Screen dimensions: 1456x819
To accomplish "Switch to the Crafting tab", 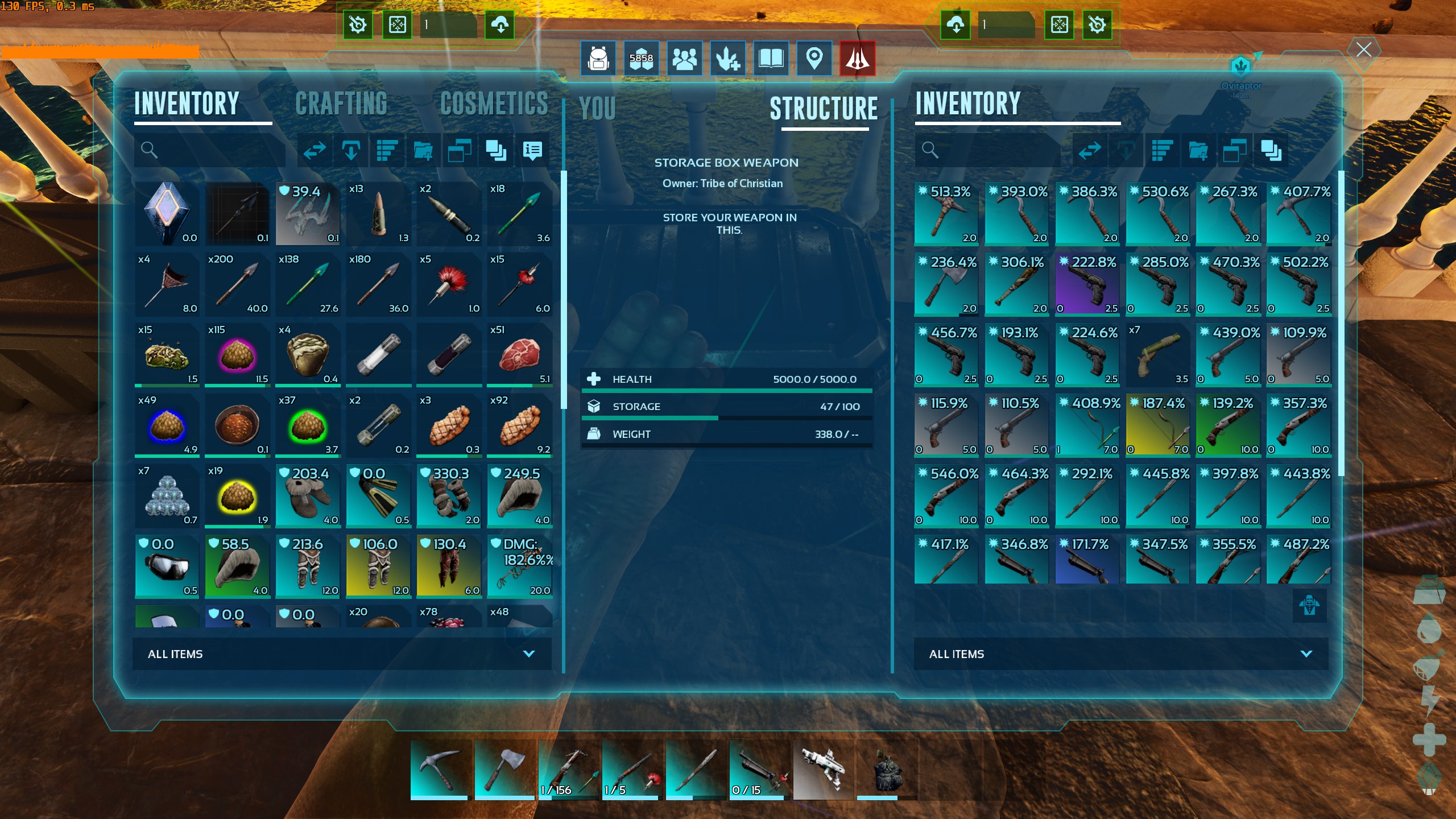I will click(x=341, y=104).
